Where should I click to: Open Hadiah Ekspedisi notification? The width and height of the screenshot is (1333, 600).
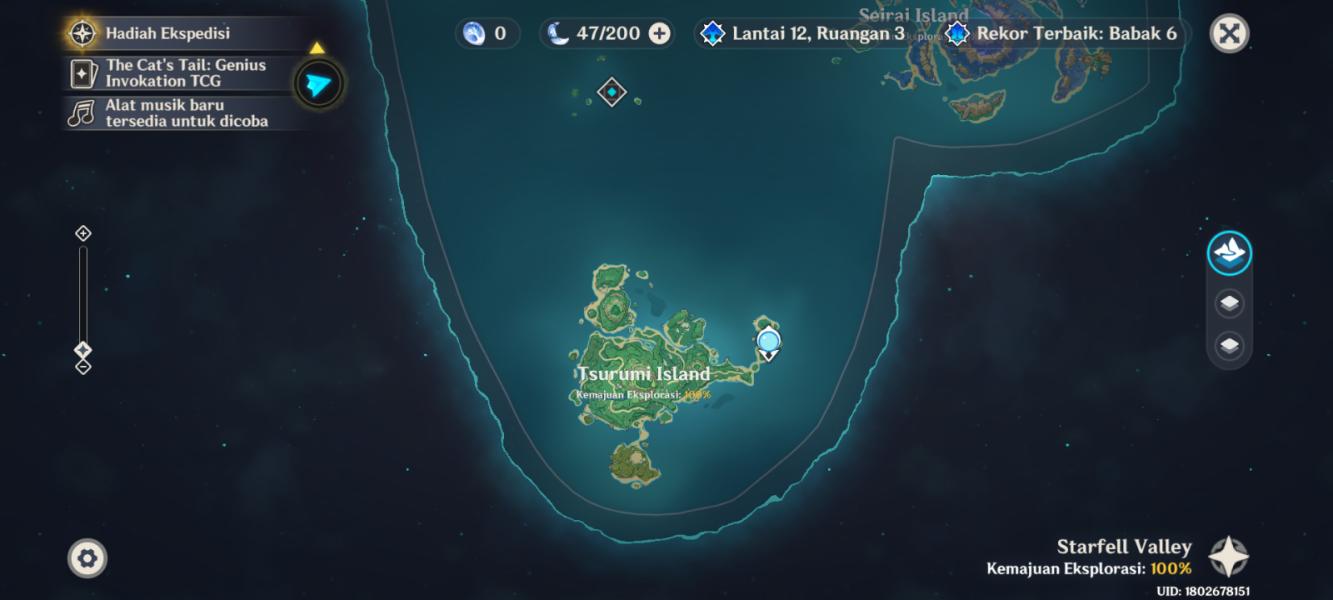click(x=167, y=33)
